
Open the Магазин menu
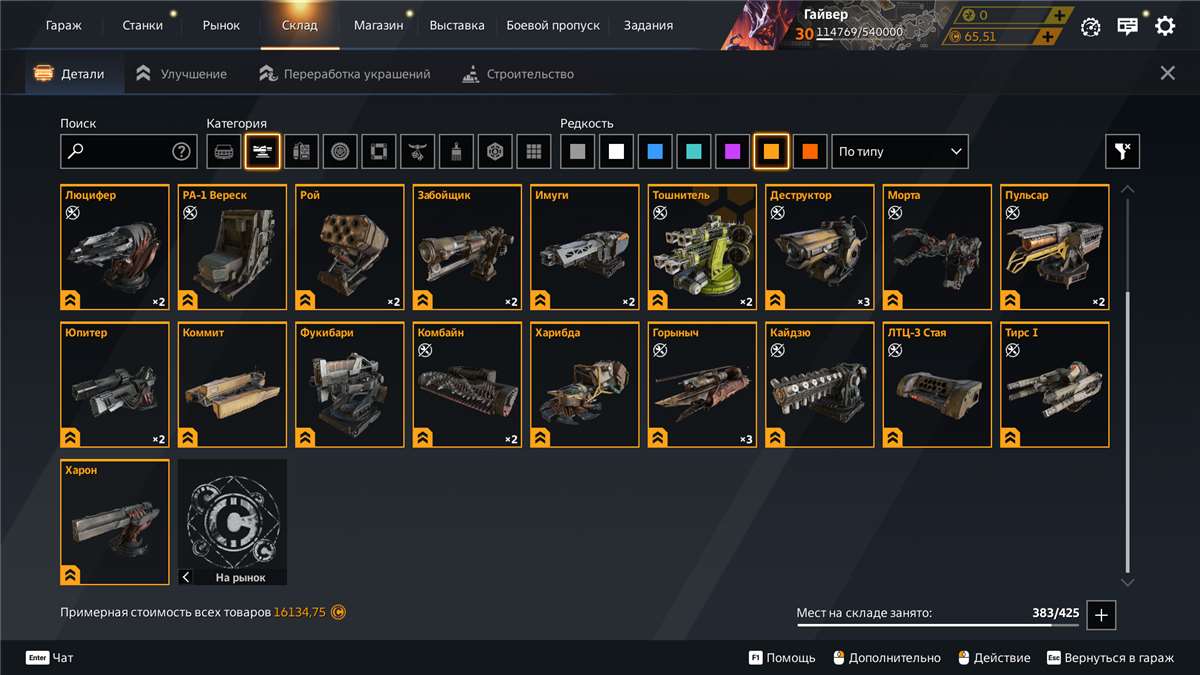tap(379, 25)
